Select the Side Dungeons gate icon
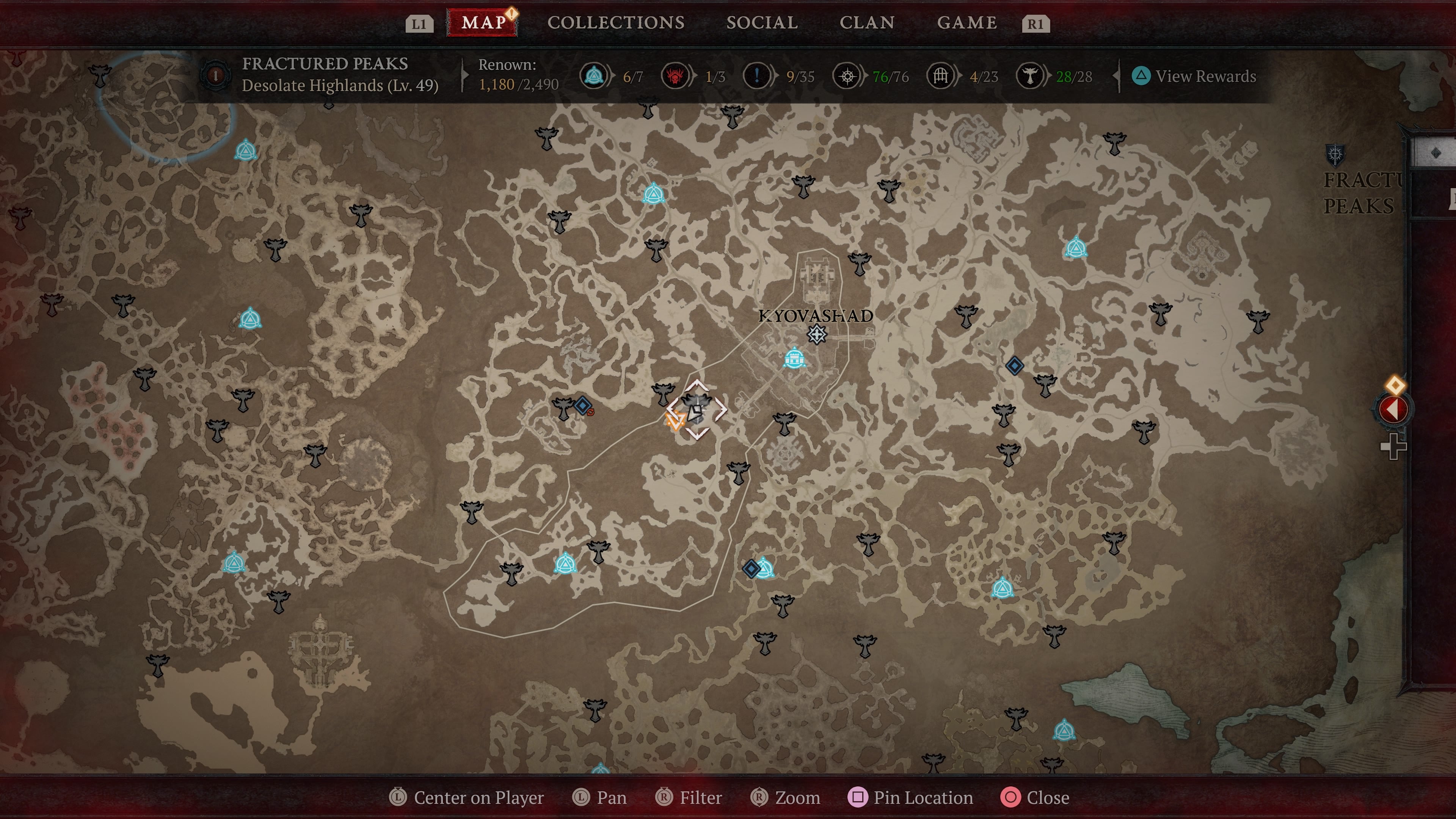This screenshot has height=819, width=1456. pos(941,76)
